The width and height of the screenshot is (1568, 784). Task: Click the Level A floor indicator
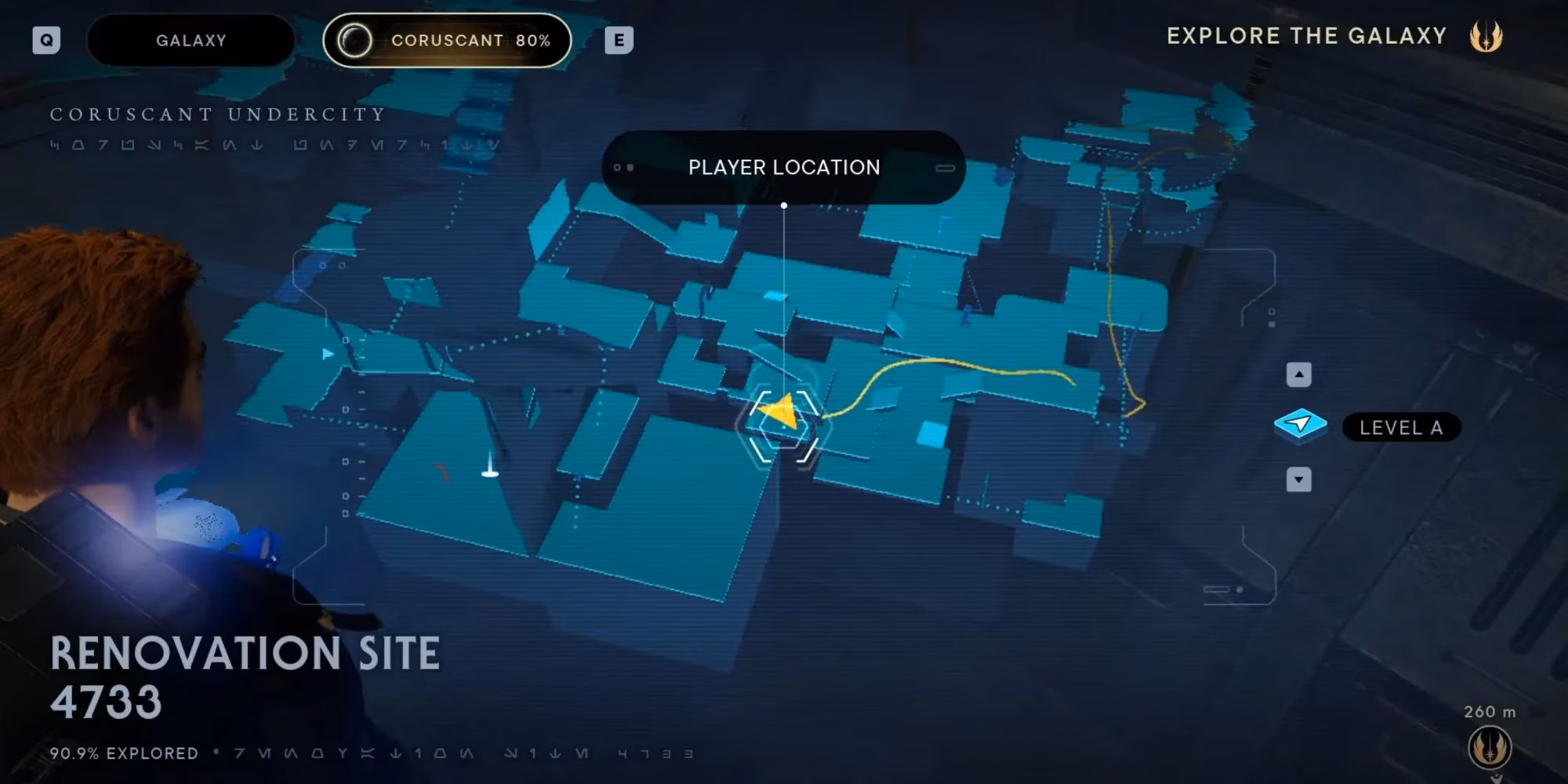click(x=1401, y=427)
